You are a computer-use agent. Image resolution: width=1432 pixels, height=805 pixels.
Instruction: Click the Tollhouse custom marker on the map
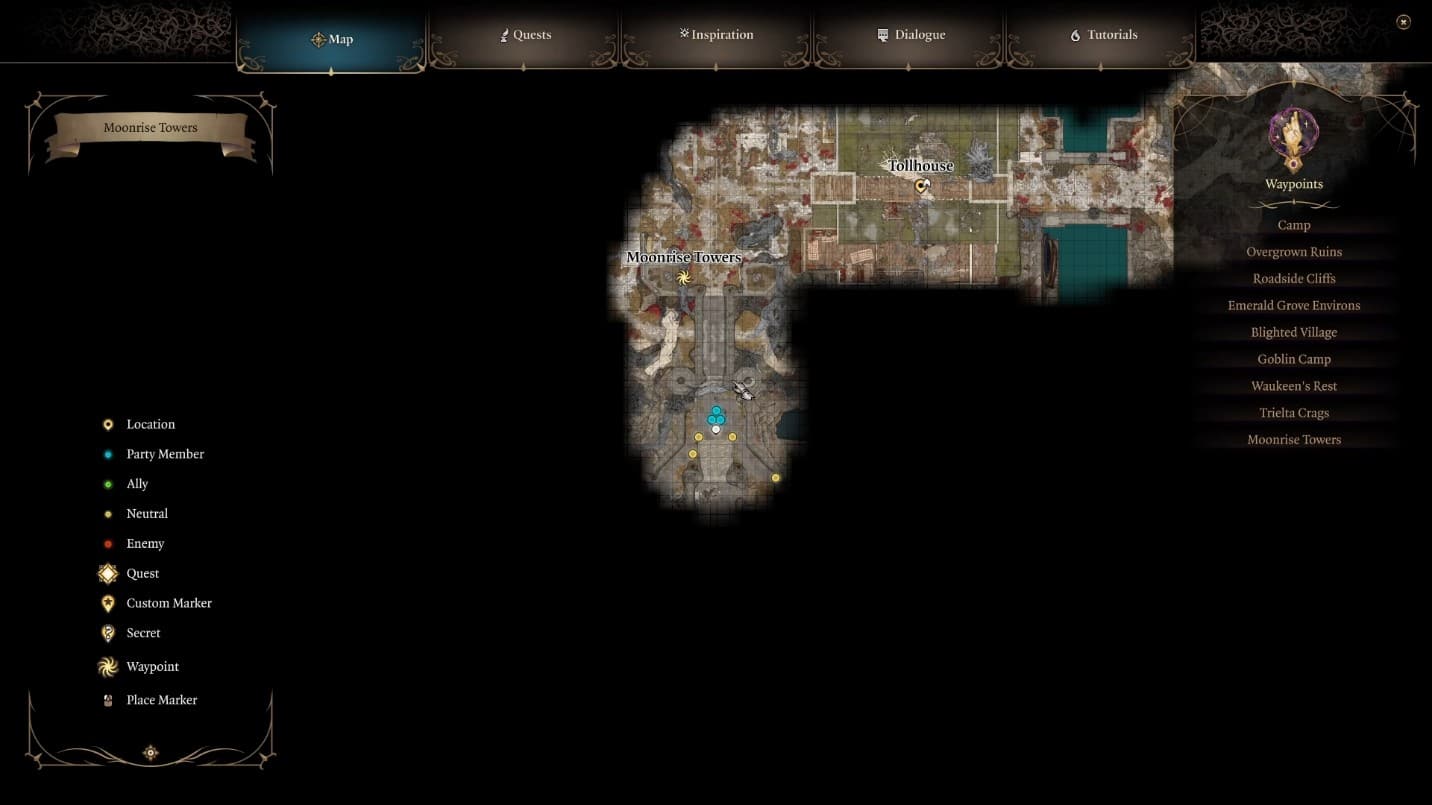[x=921, y=185]
